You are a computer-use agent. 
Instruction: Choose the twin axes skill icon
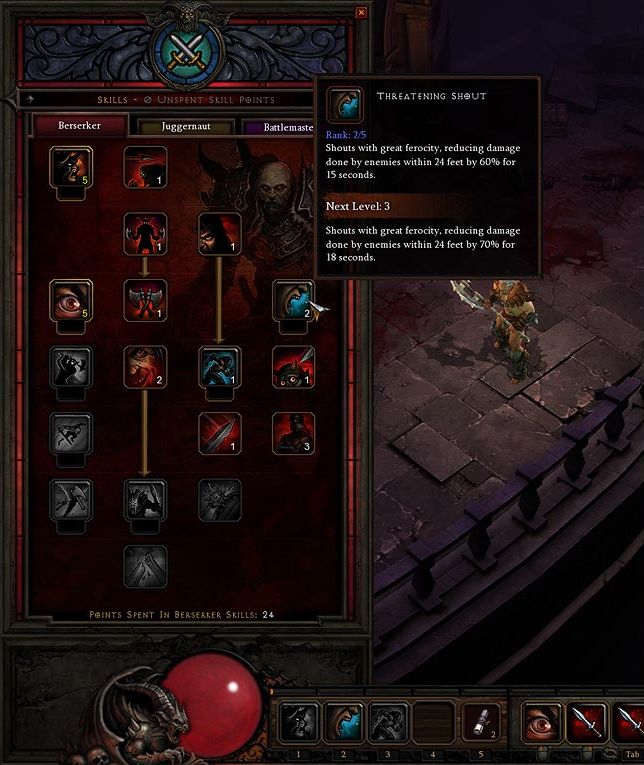(x=144, y=301)
